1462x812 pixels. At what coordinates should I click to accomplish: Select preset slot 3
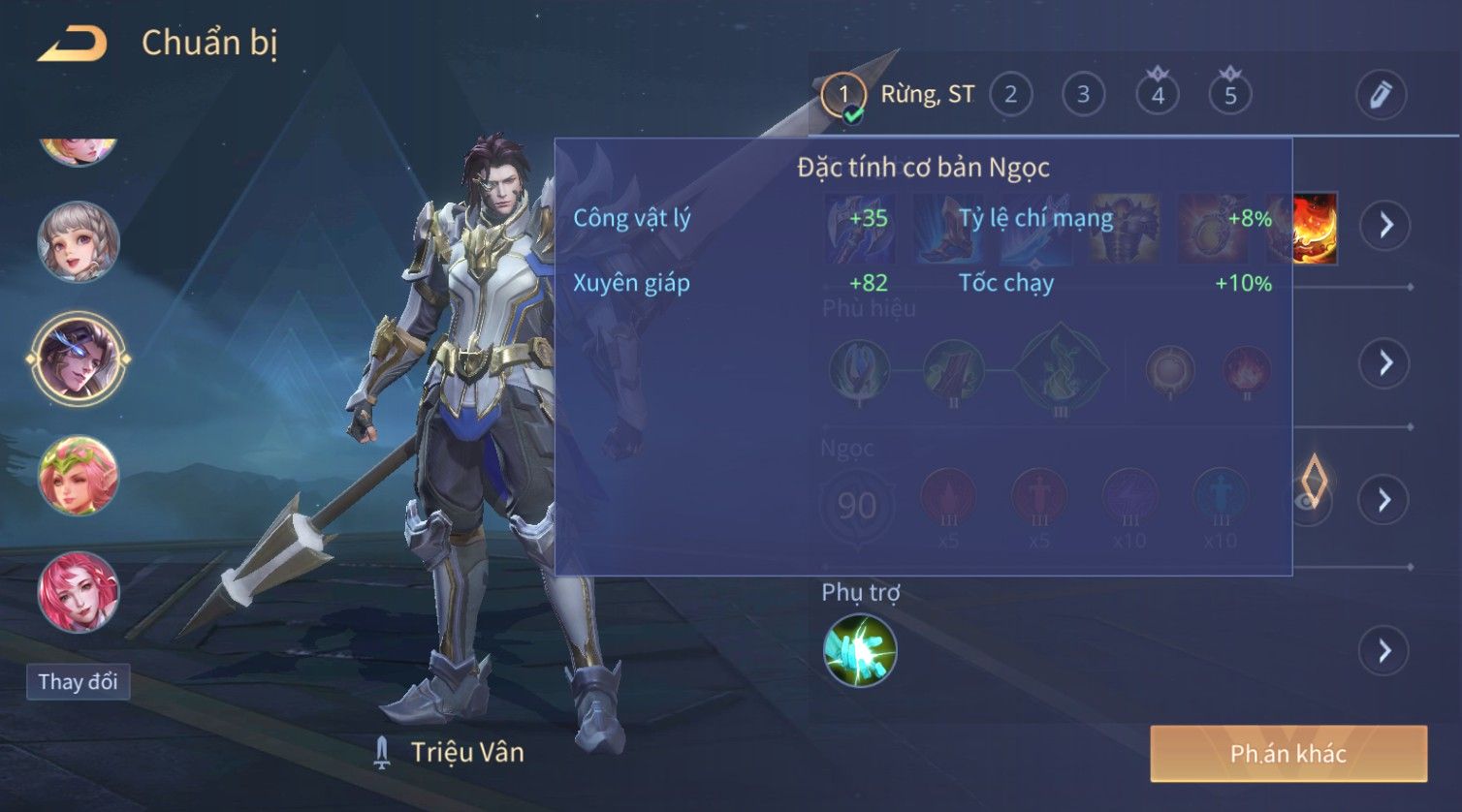1083,95
